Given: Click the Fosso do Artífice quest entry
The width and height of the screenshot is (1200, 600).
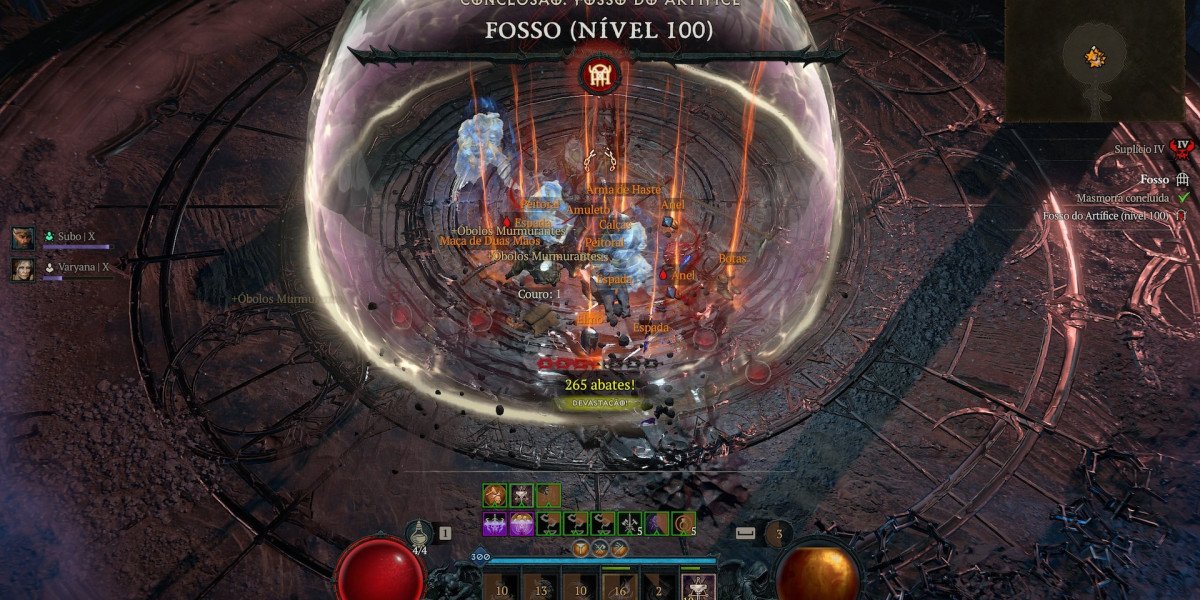Looking at the screenshot, I should [x=1105, y=216].
